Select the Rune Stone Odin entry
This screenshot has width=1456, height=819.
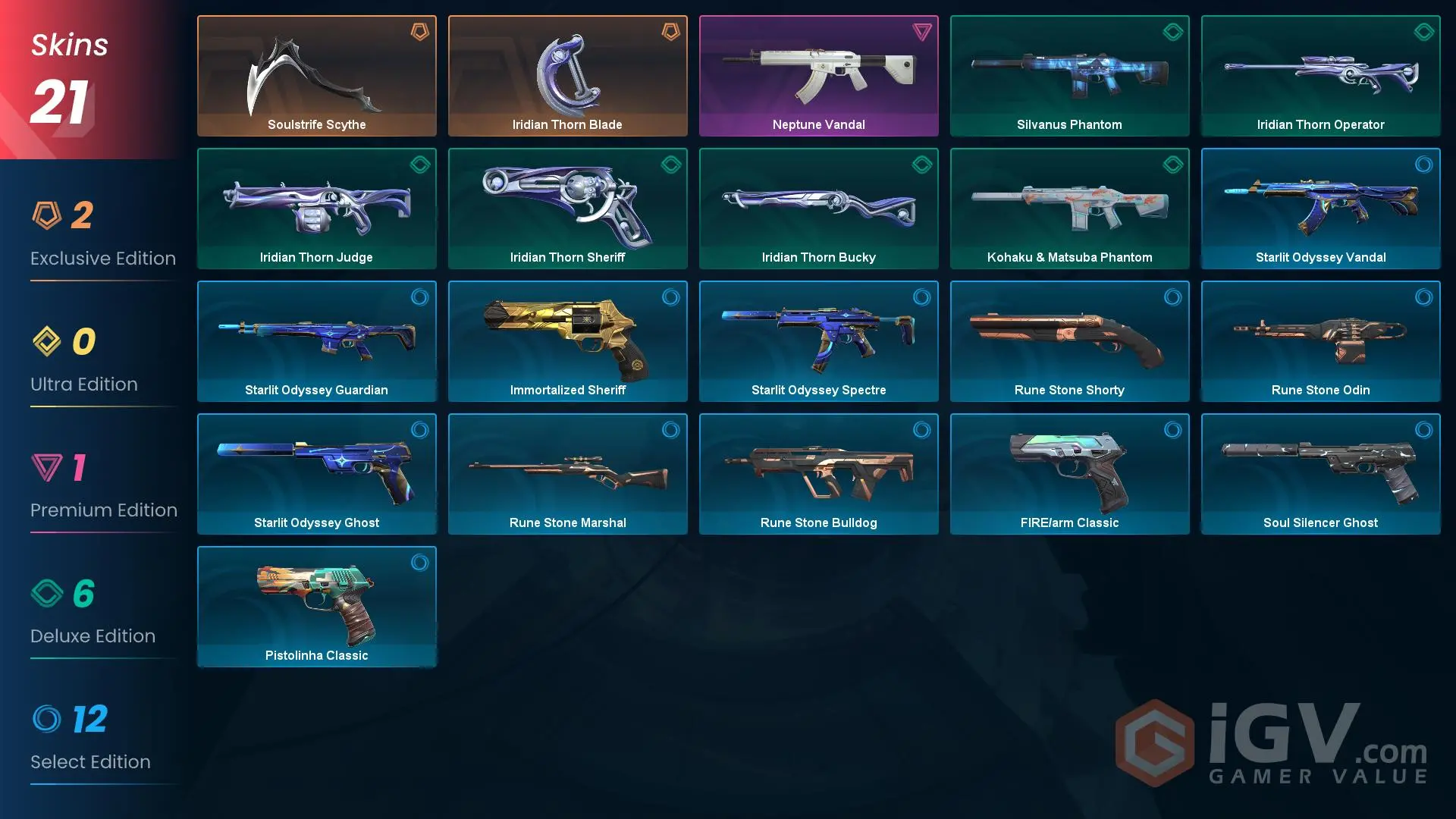pyautogui.click(x=1320, y=341)
